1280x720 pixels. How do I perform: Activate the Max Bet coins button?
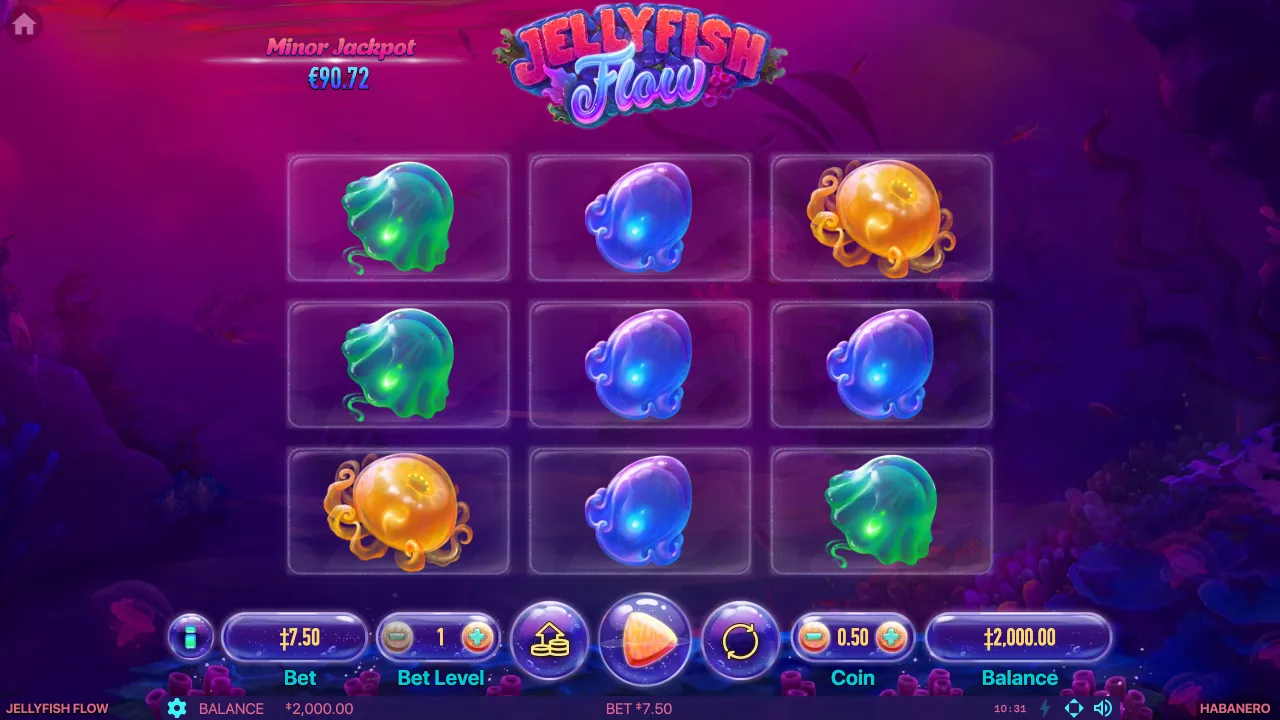(x=549, y=640)
